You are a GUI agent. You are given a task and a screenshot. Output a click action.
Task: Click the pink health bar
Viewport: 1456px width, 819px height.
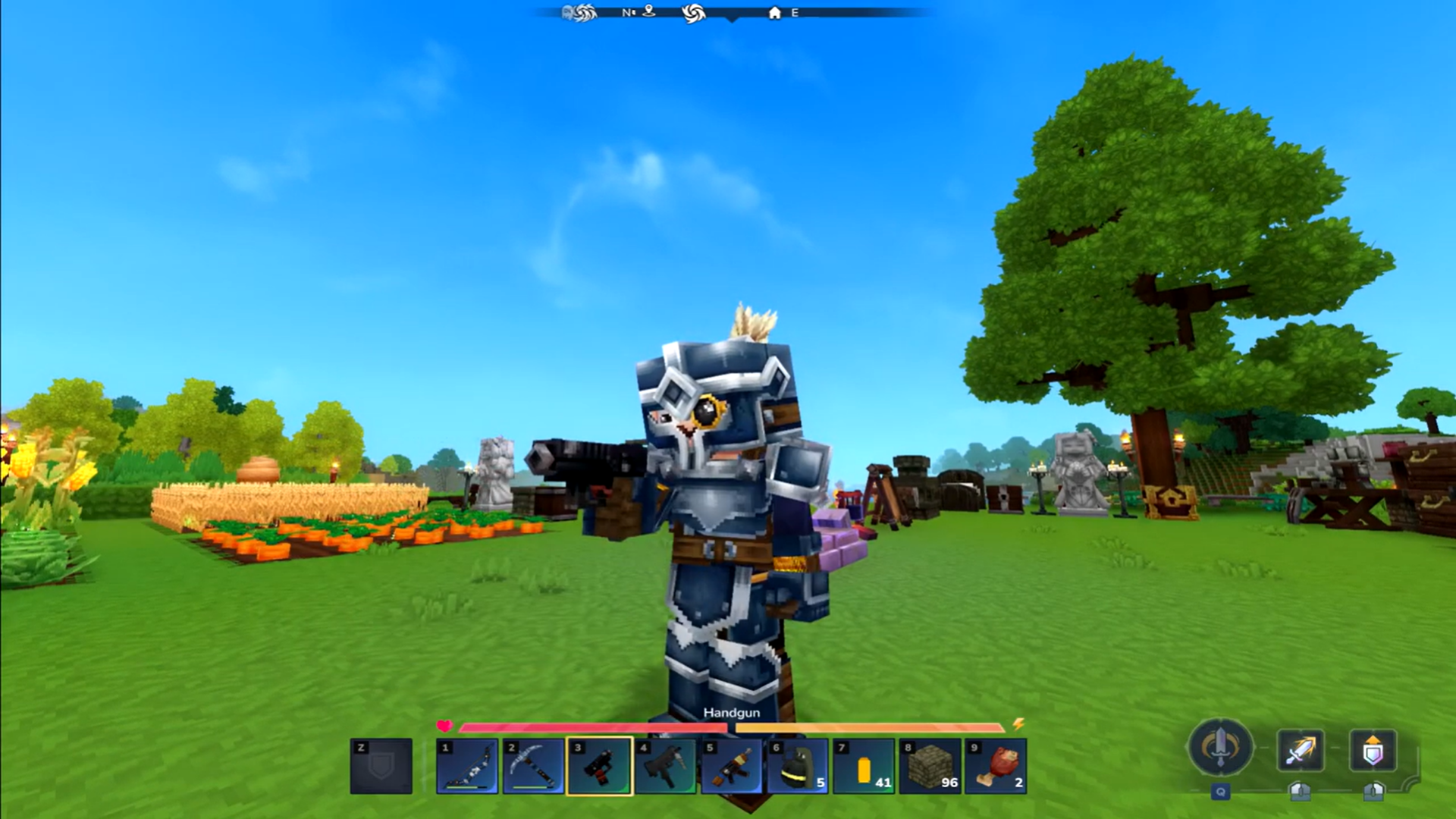point(591,727)
